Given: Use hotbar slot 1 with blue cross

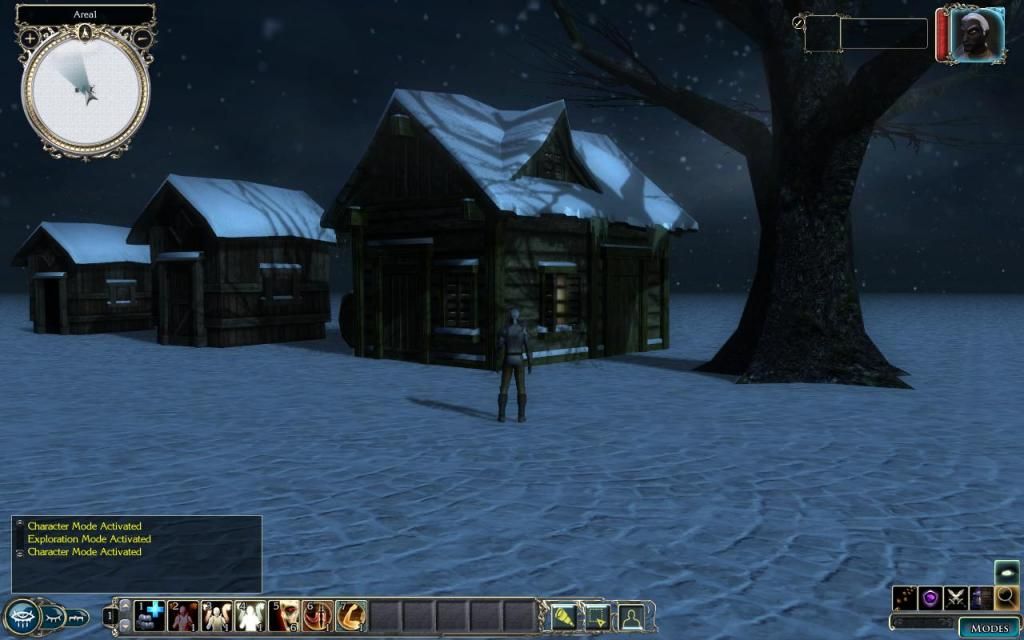Looking at the screenshot, I should click(x=150, y=615).
